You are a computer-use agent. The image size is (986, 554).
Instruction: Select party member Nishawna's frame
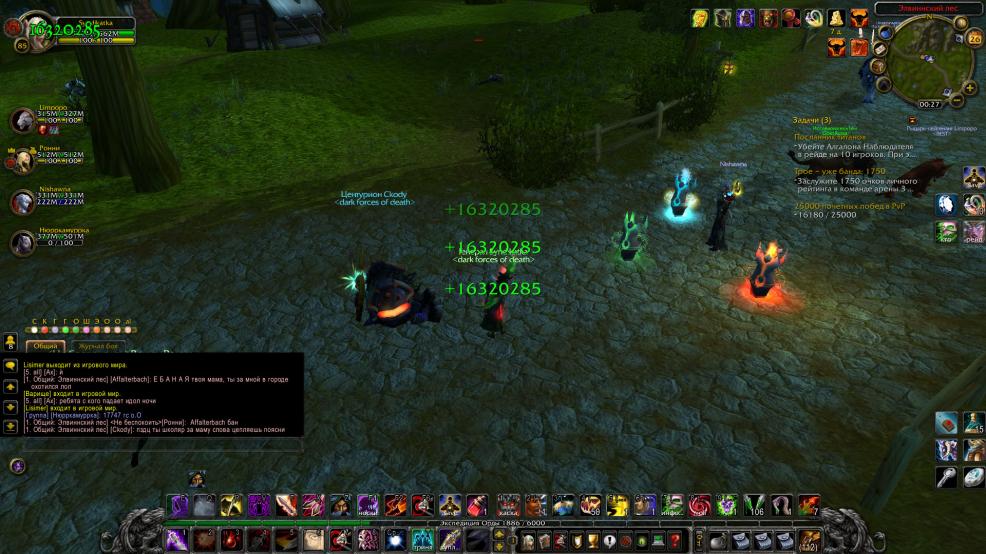pyautogui.click(x=22, y=201)
